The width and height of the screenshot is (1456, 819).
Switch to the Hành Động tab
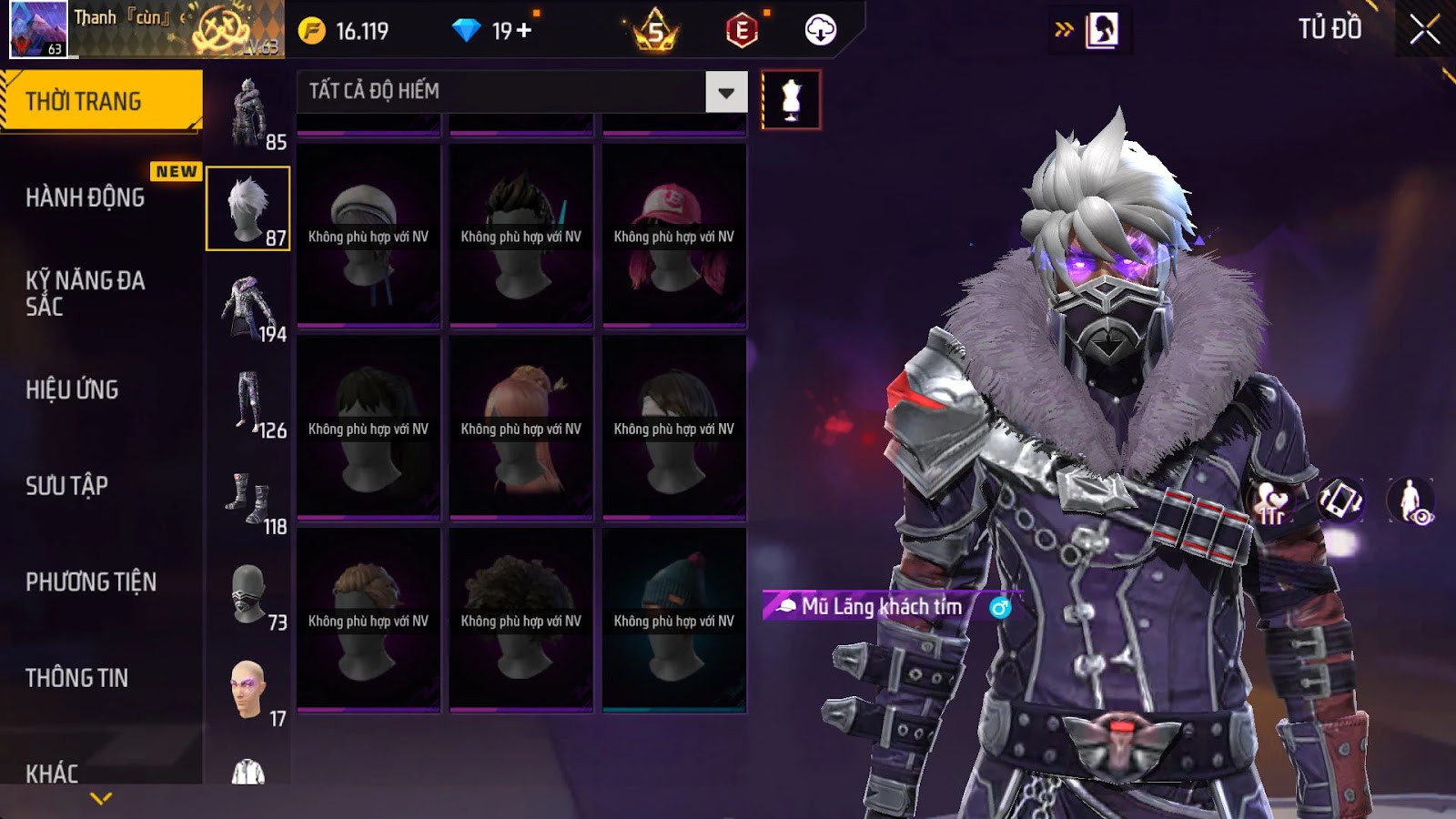(86, 197)
